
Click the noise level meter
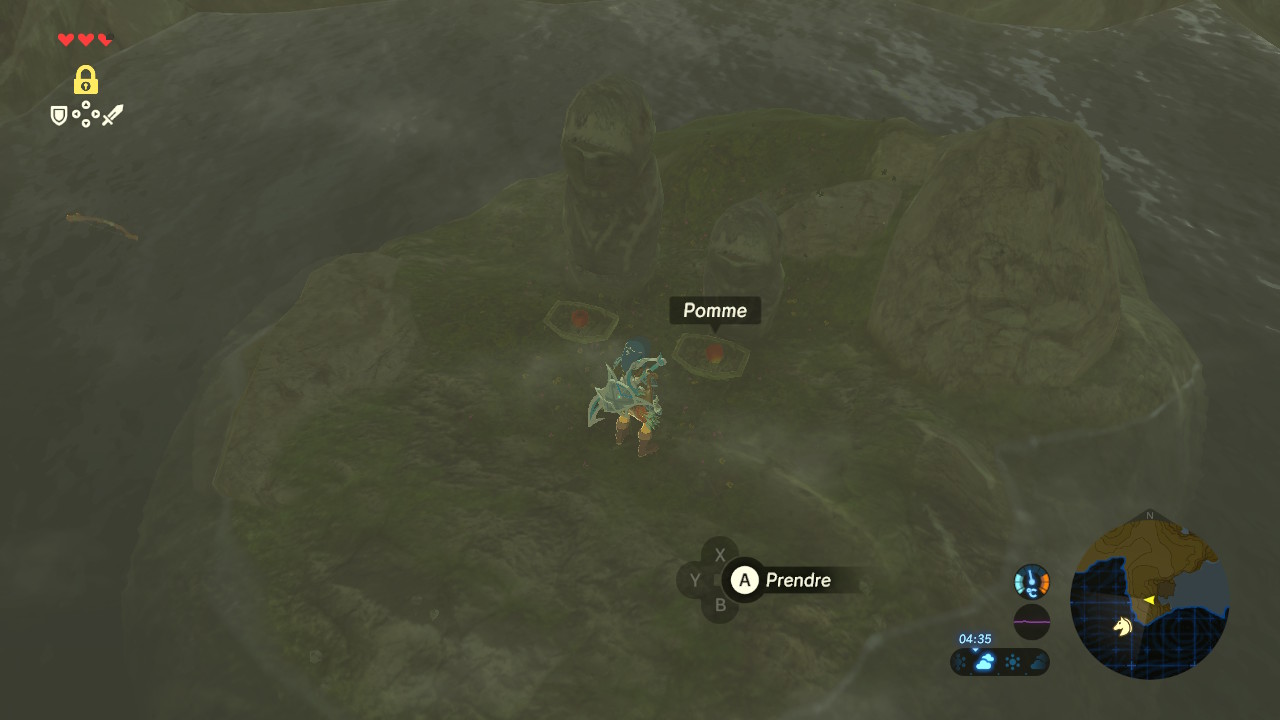coord(1032,621)
